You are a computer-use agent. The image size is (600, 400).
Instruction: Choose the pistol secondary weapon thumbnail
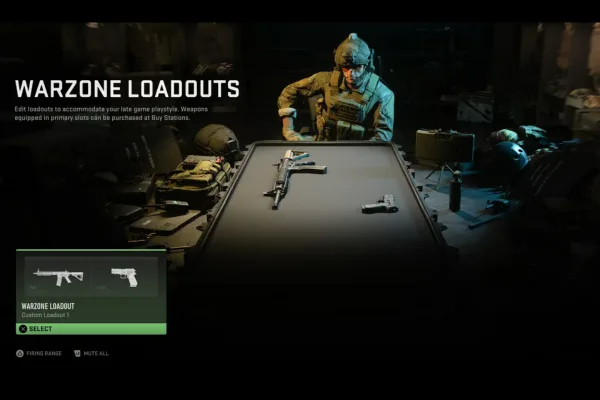tap(123, 277)
